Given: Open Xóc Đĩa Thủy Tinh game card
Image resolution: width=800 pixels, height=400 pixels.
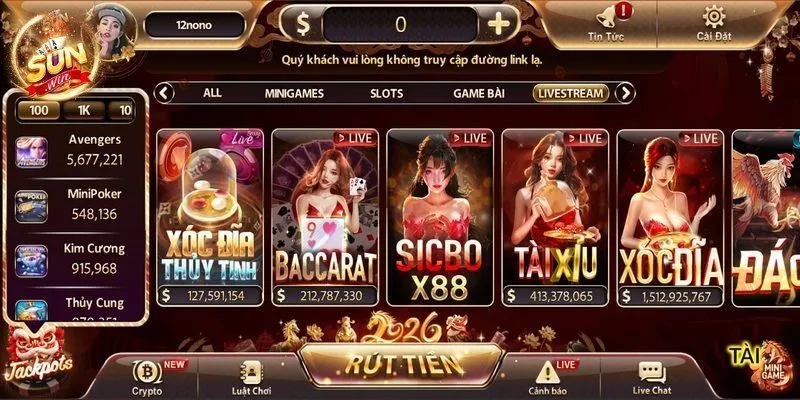Looking at the screenshot, I should (210, 215).
